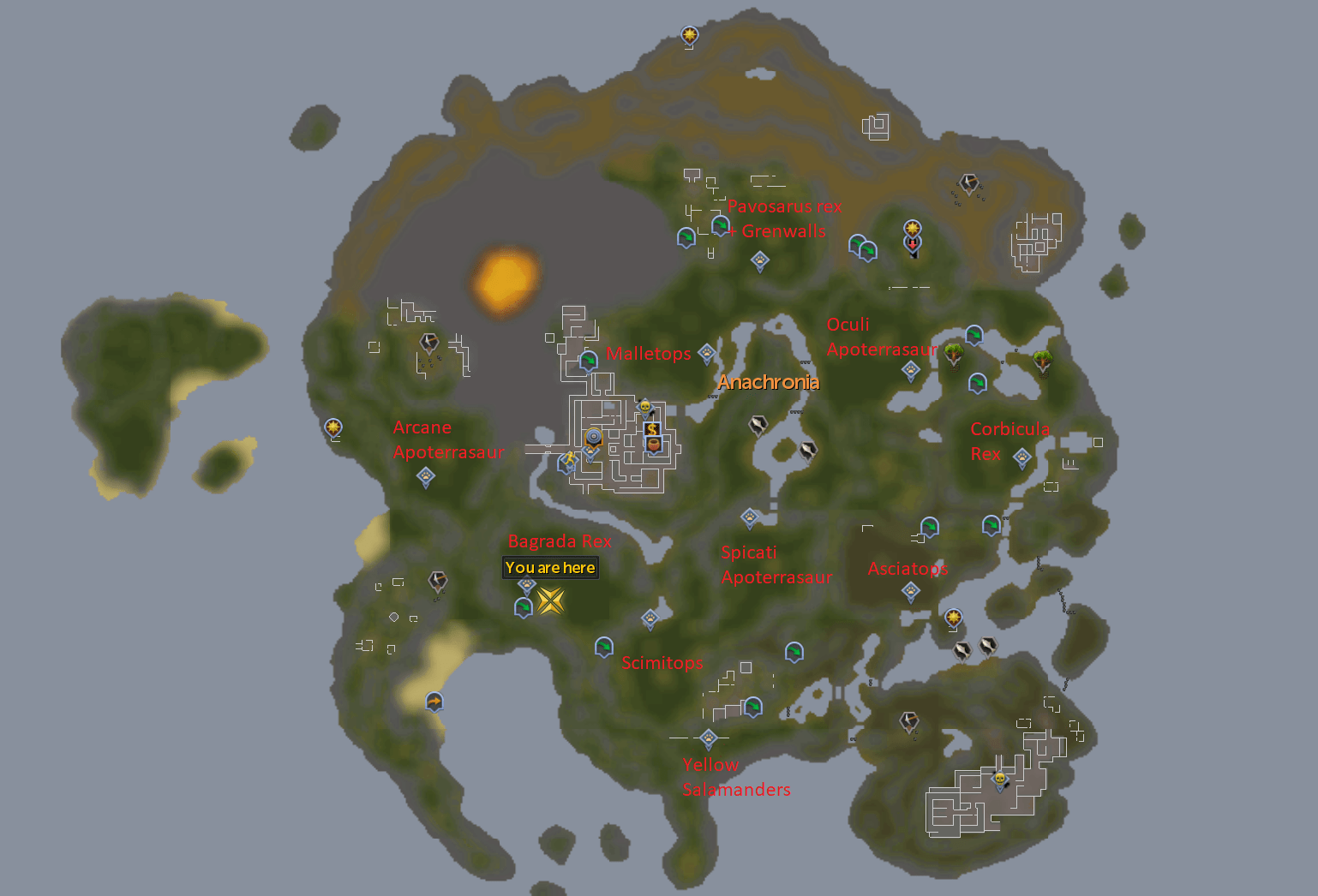Click the cooking pot icon below the bank
1318x896 pixels.
[x=653, y=445]
